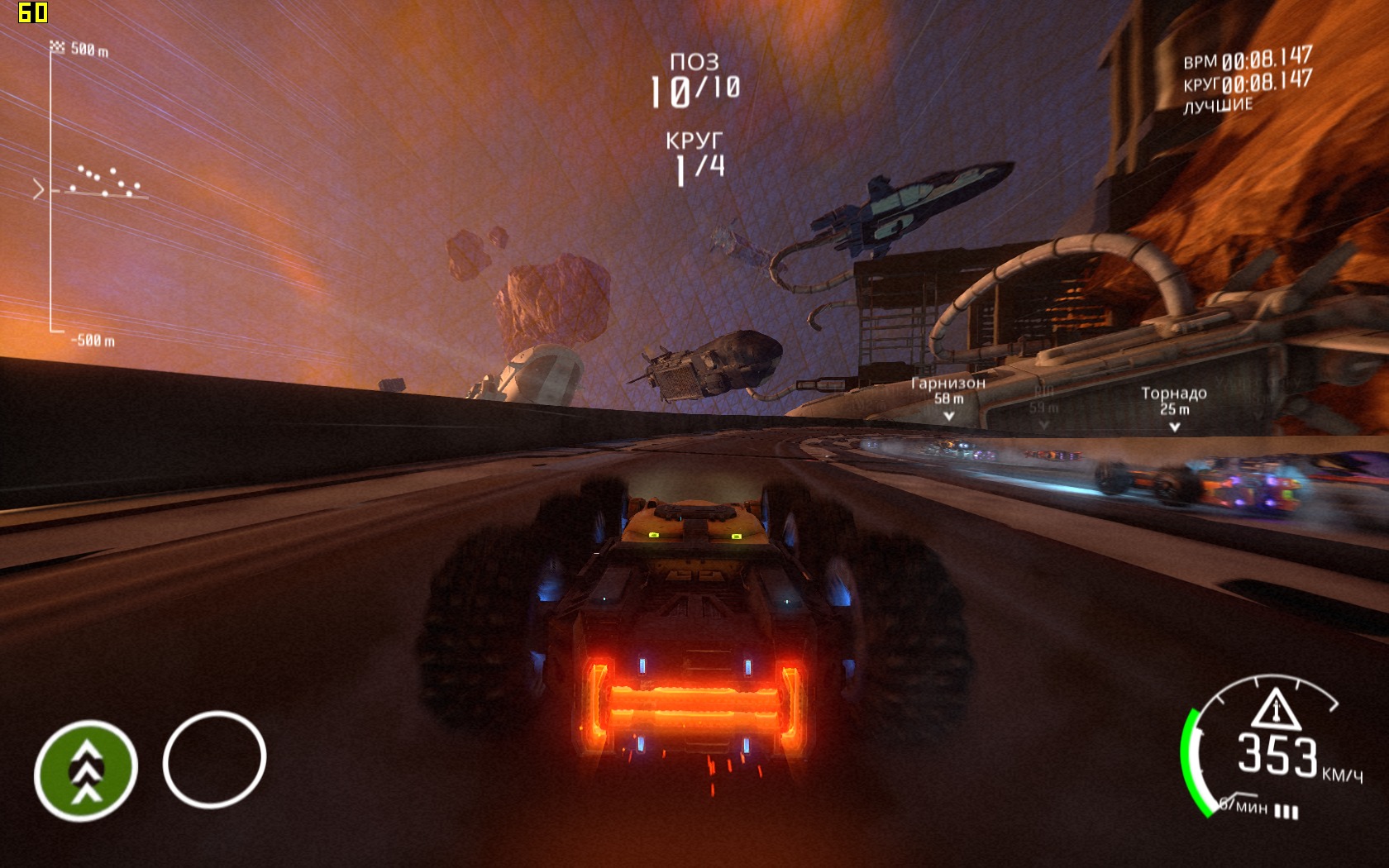
Task: Select the empty circular pickup slot
Action: [x=214, y=759]
